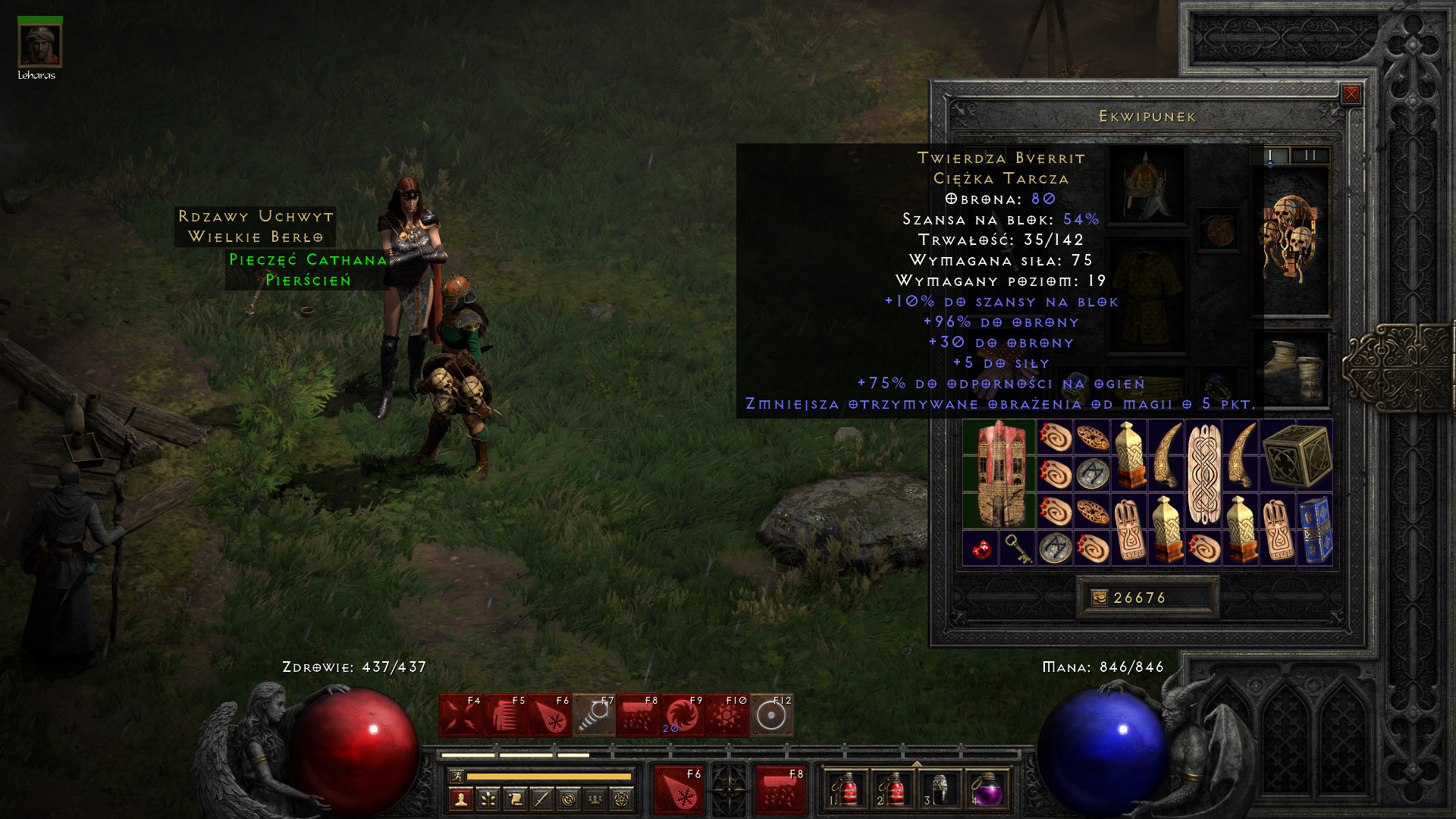Activate the F9 spiral blade skill

point(682,715)
